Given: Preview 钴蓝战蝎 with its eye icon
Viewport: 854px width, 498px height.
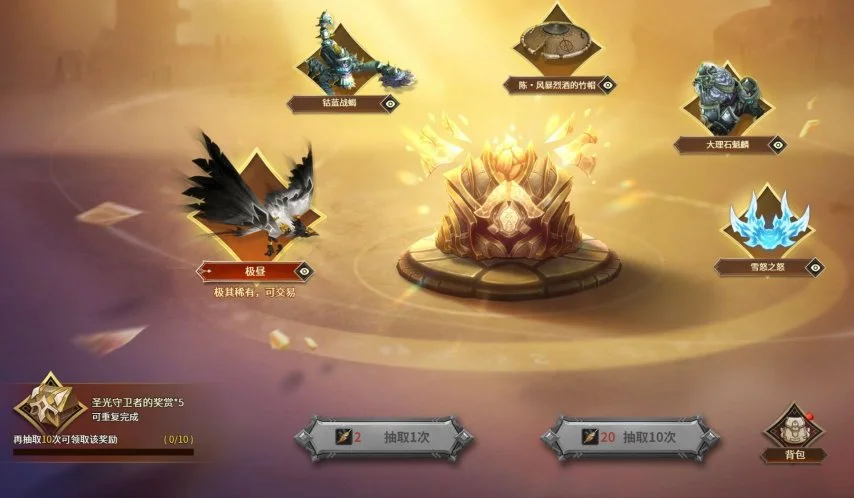Looking at the screenshot, I should click(x=390, y=102).
